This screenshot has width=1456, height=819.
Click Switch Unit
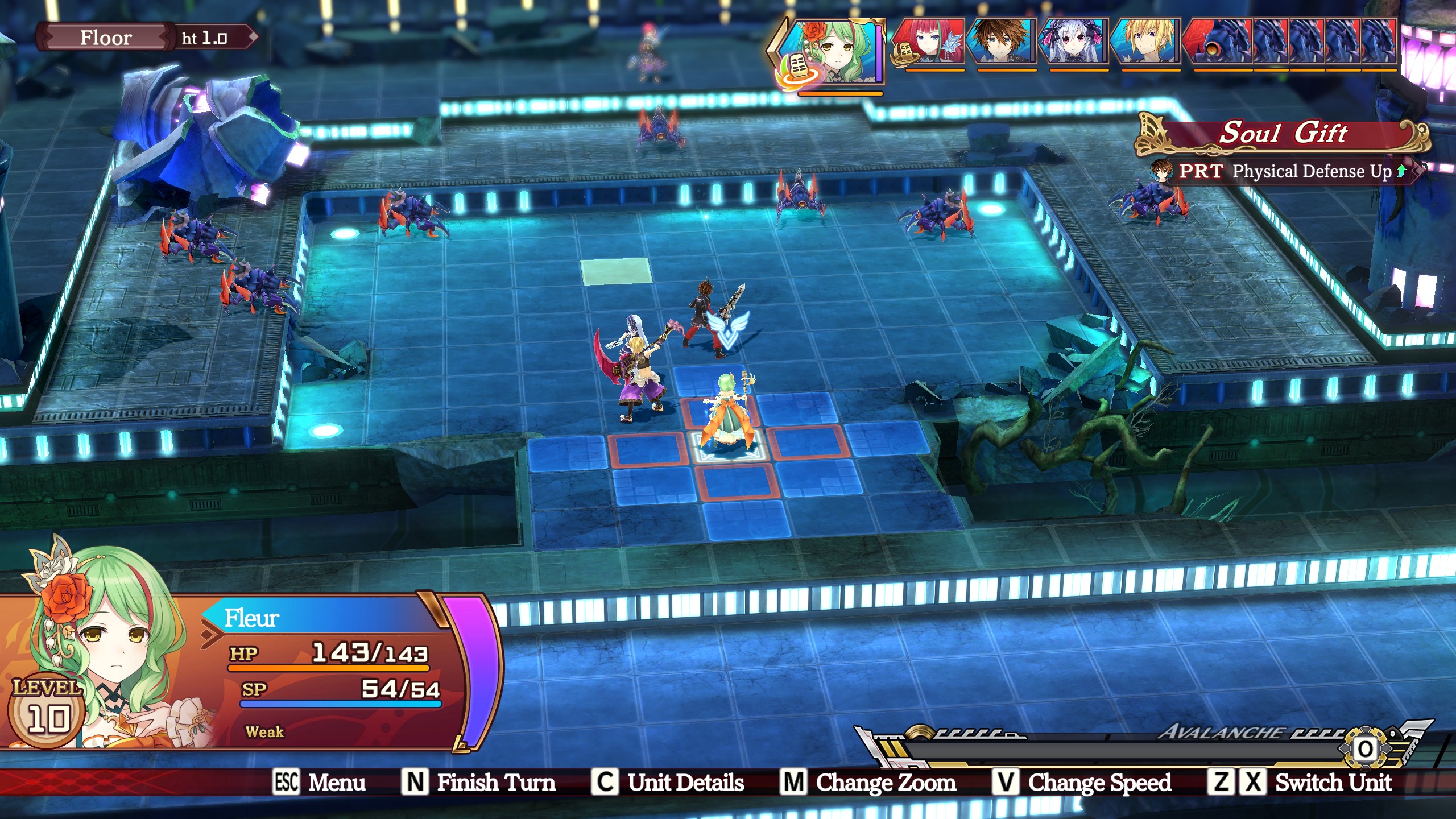1301,783
